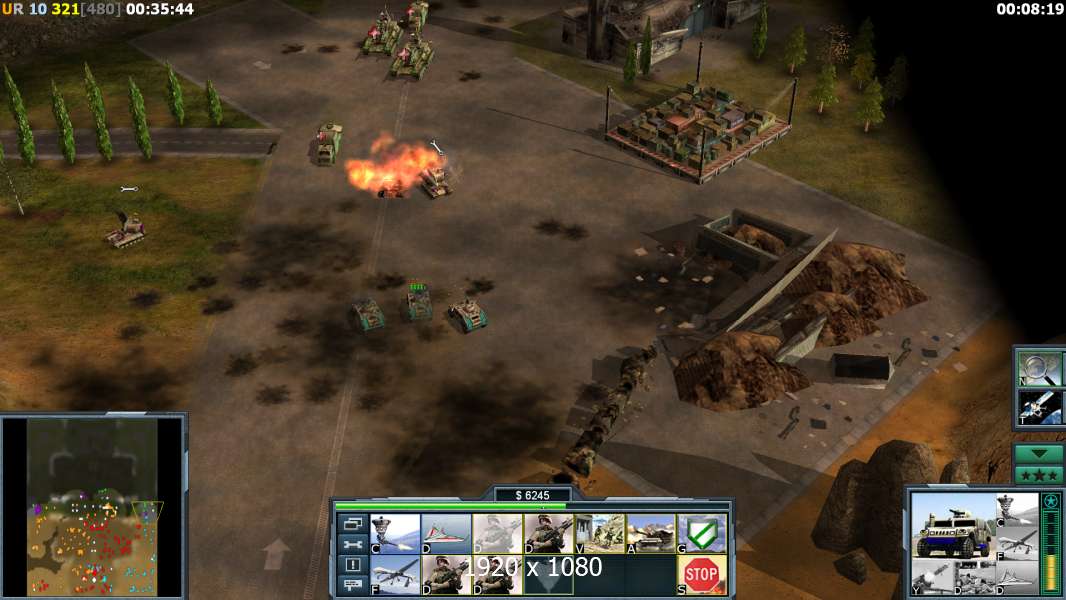Image resolution: width=1066 pixels, height=600 pixels.
Task: Click the missile launcher icon below portrait
Action: tap(928, 577)
